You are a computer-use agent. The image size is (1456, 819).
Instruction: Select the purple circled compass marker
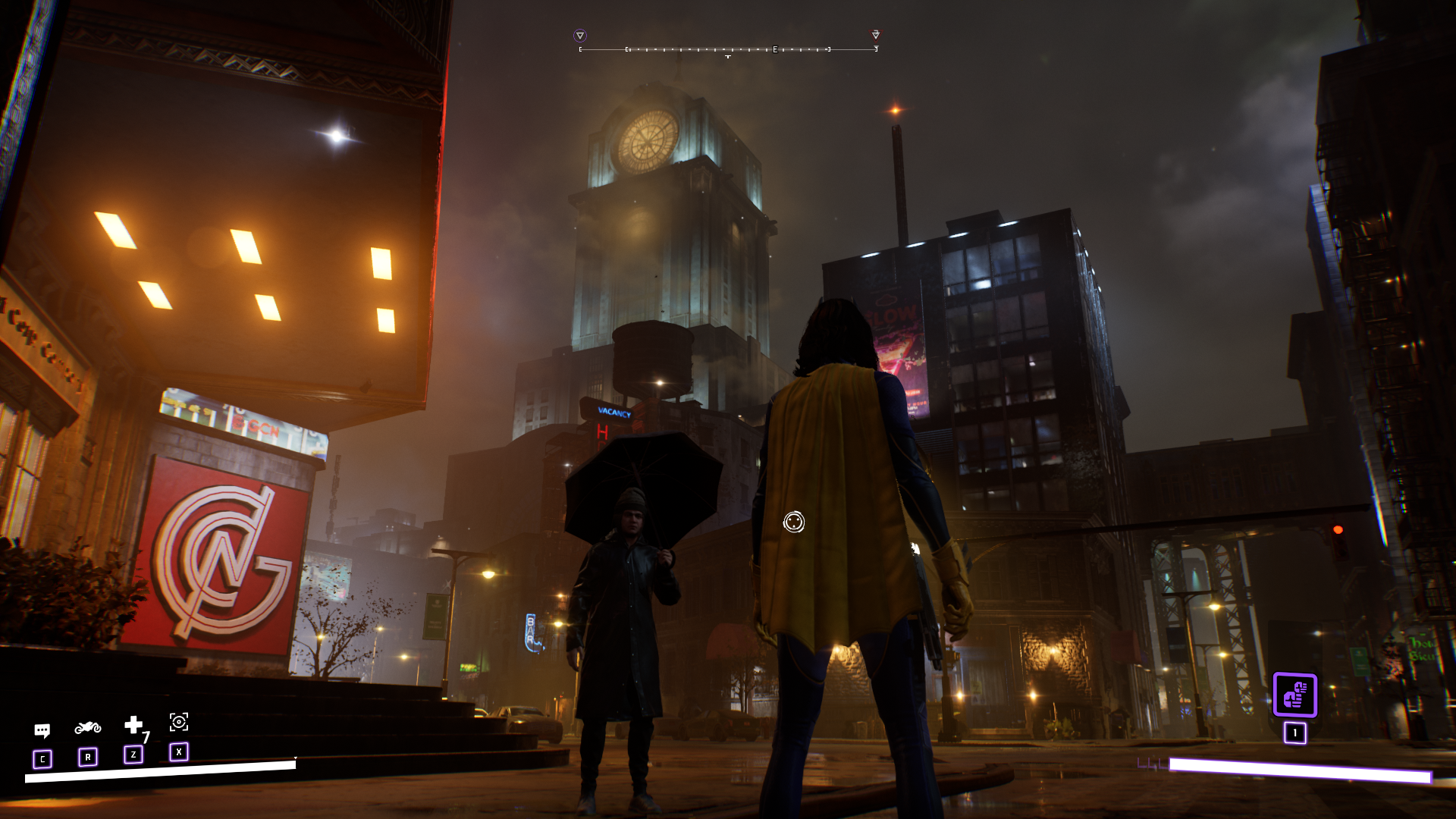580,36
